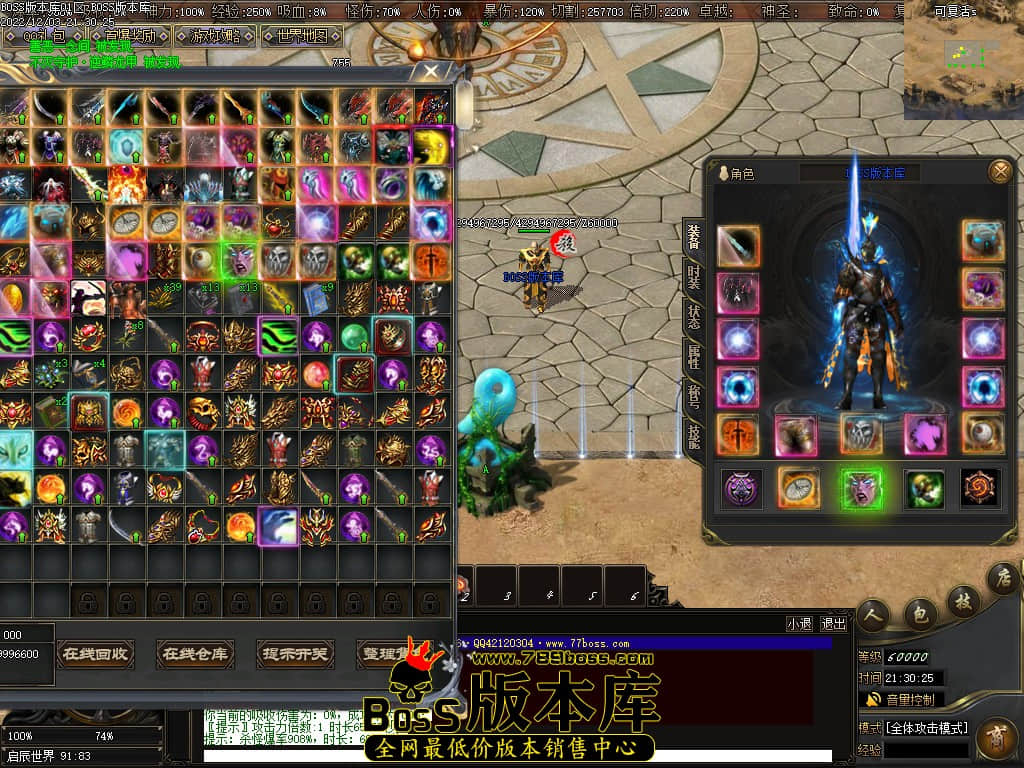Switch to the 状态 status tab

click(693, 317)
